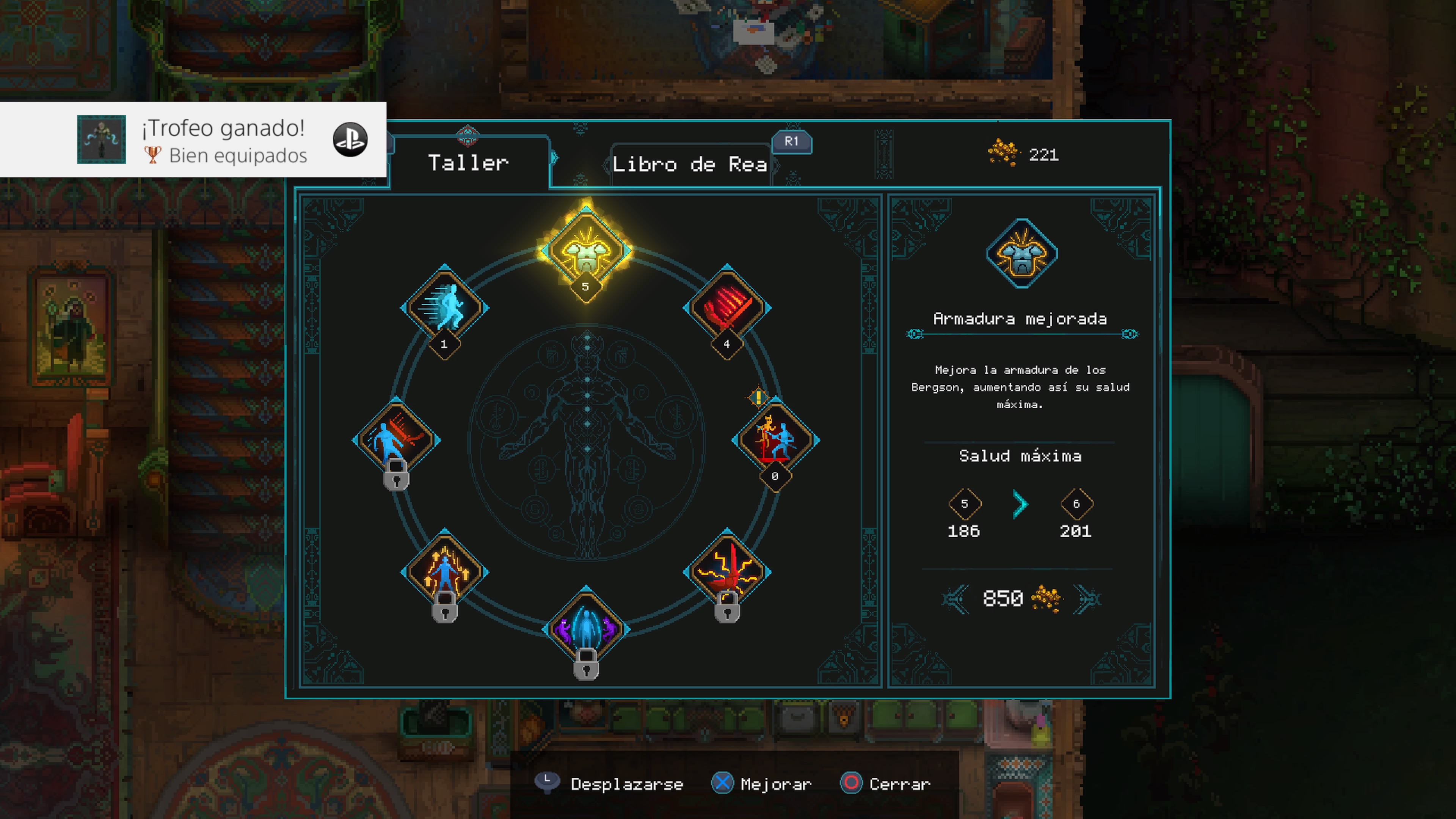
Task: Select the locked red lightning sword upgrade
Action: coord(727,572)
